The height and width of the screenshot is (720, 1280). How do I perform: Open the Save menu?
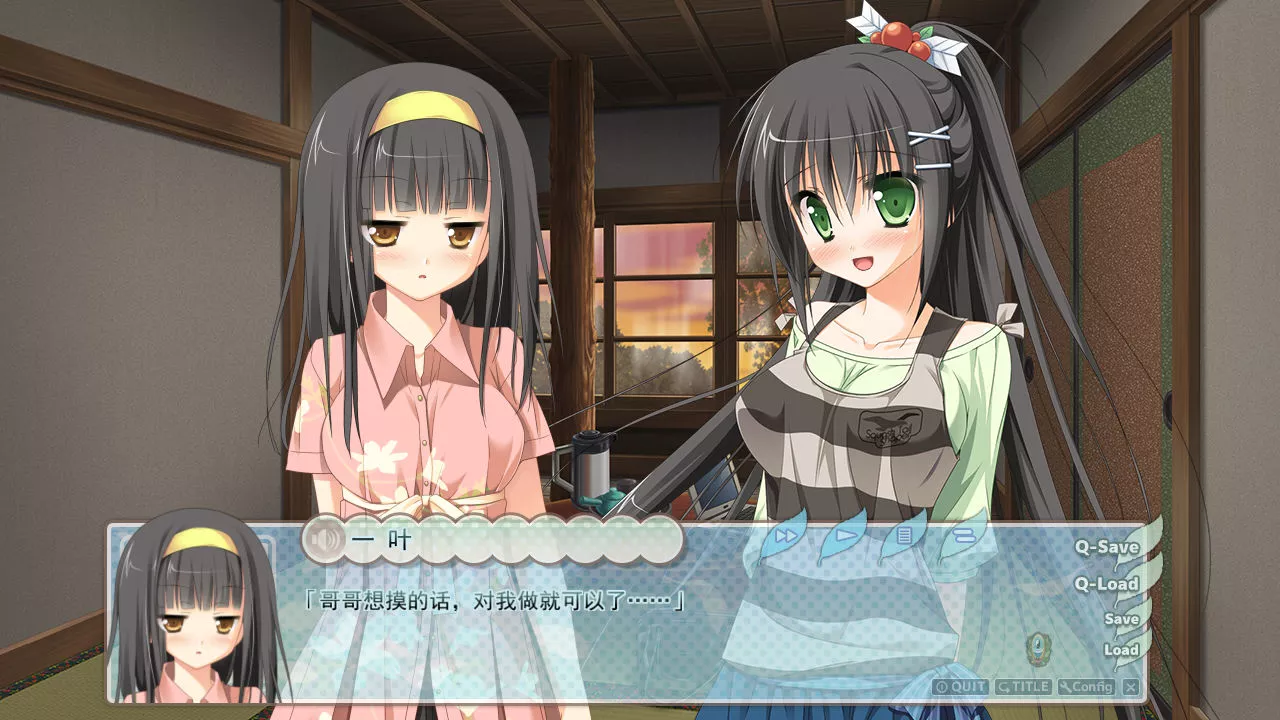coord(1121,619)
